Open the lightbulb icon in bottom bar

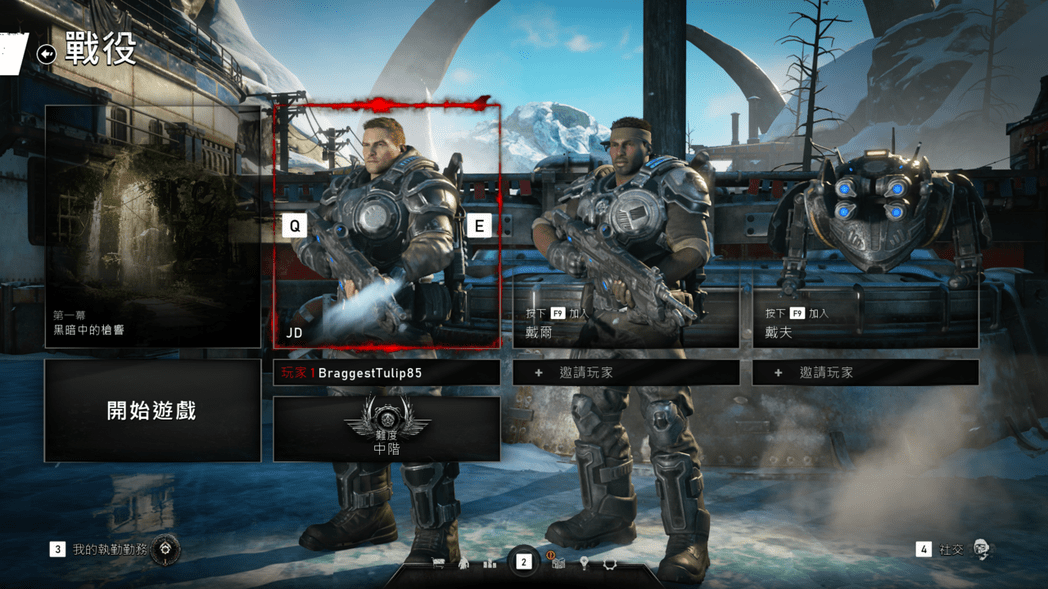(584, 564)
